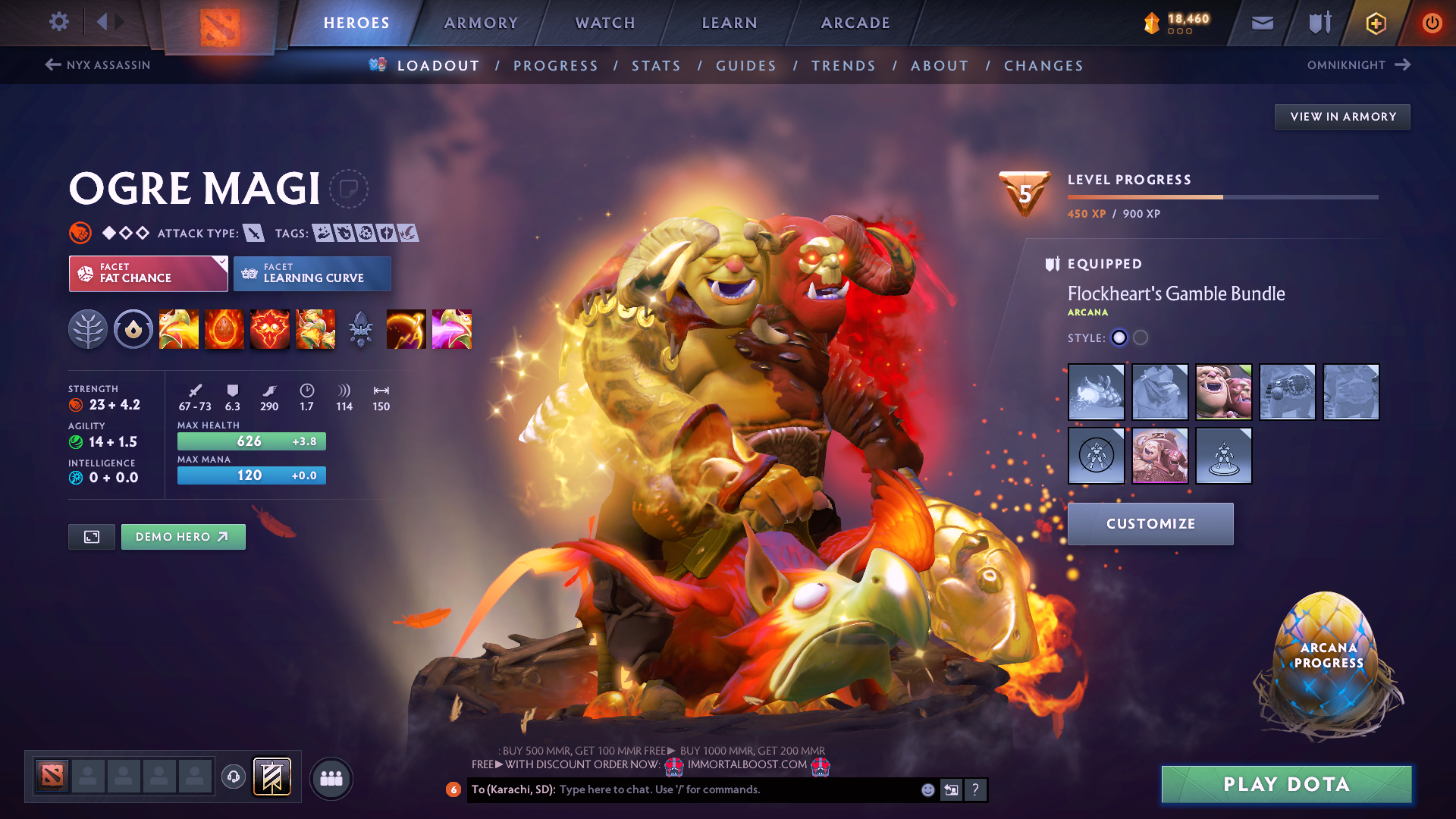
Task: Open the Ogre Magi talent tree icon
Action: coord(88,329)
